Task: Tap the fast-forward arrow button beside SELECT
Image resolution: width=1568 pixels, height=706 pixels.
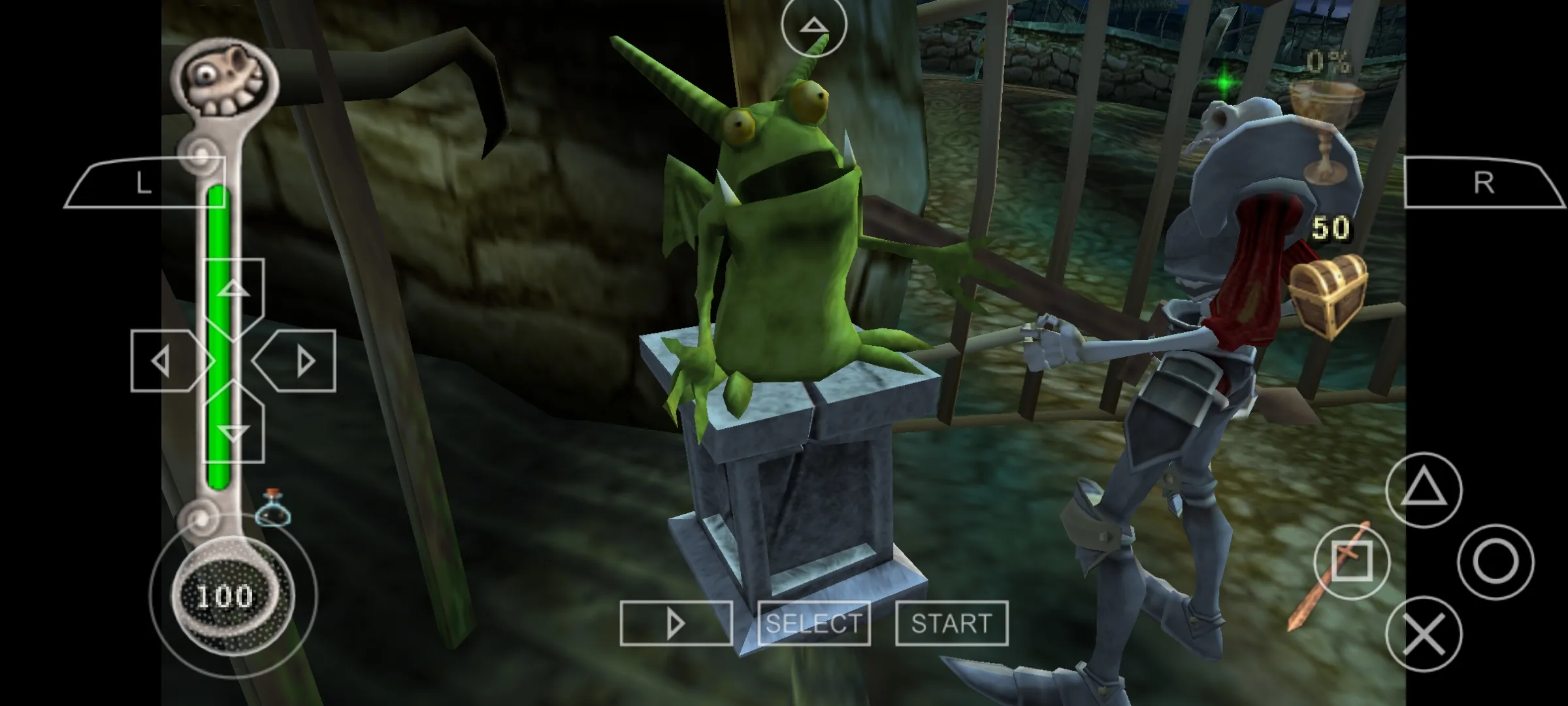Action: pos(676,624)
